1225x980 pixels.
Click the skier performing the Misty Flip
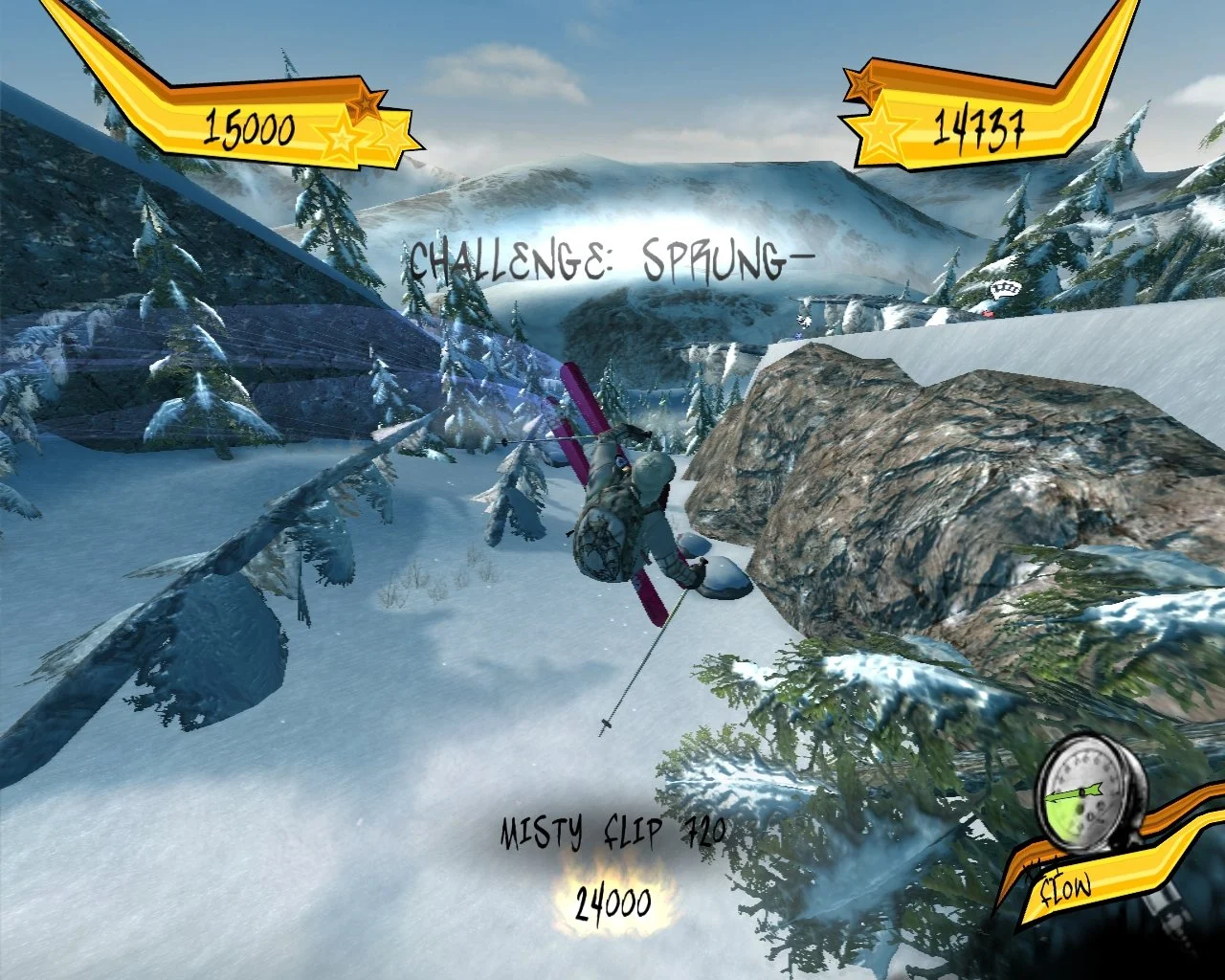tap(632, 507)
